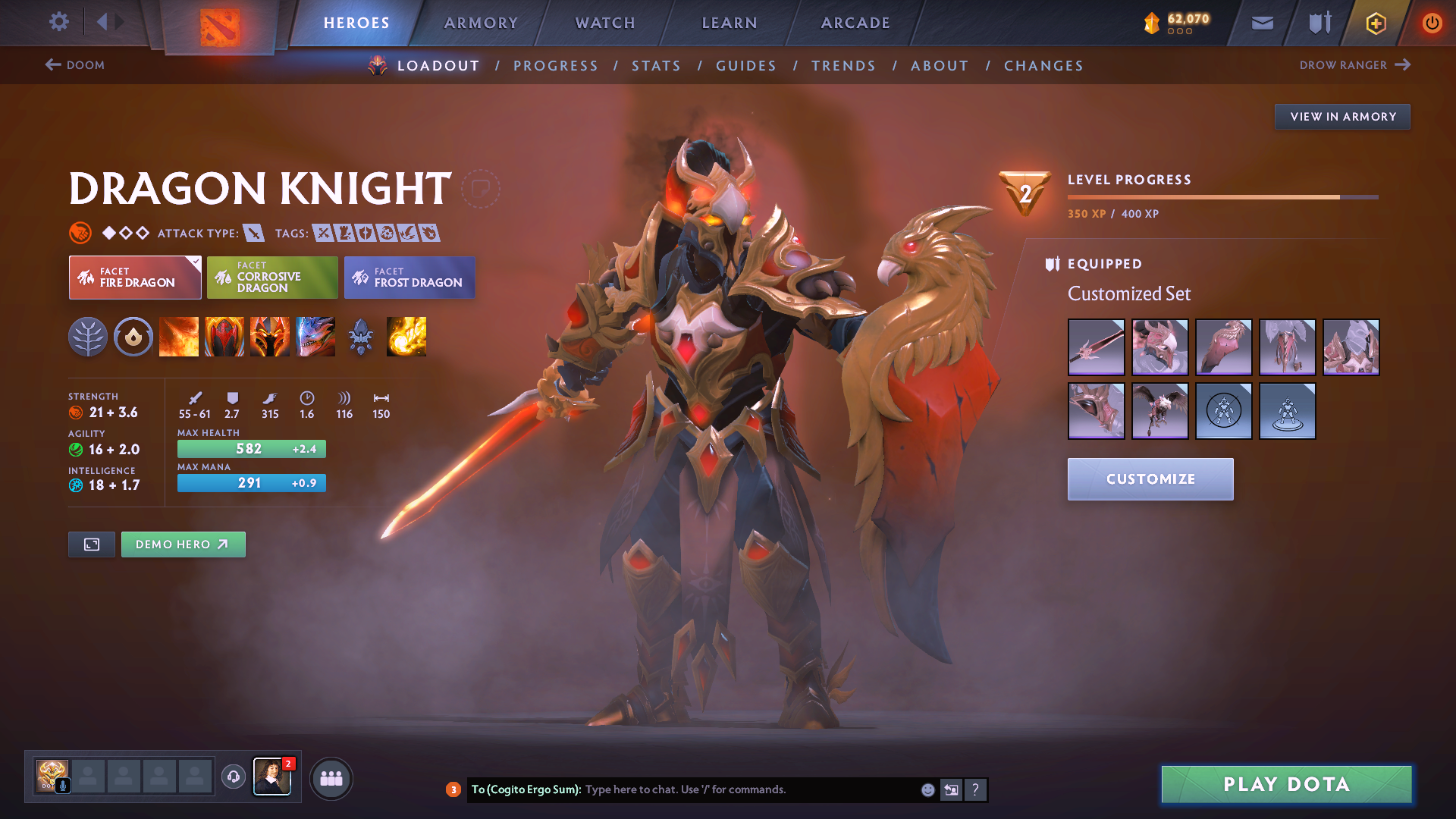
Task: Open Dragon Knight's talent tree
Action: pyautogui.click(x=88, y=337)
